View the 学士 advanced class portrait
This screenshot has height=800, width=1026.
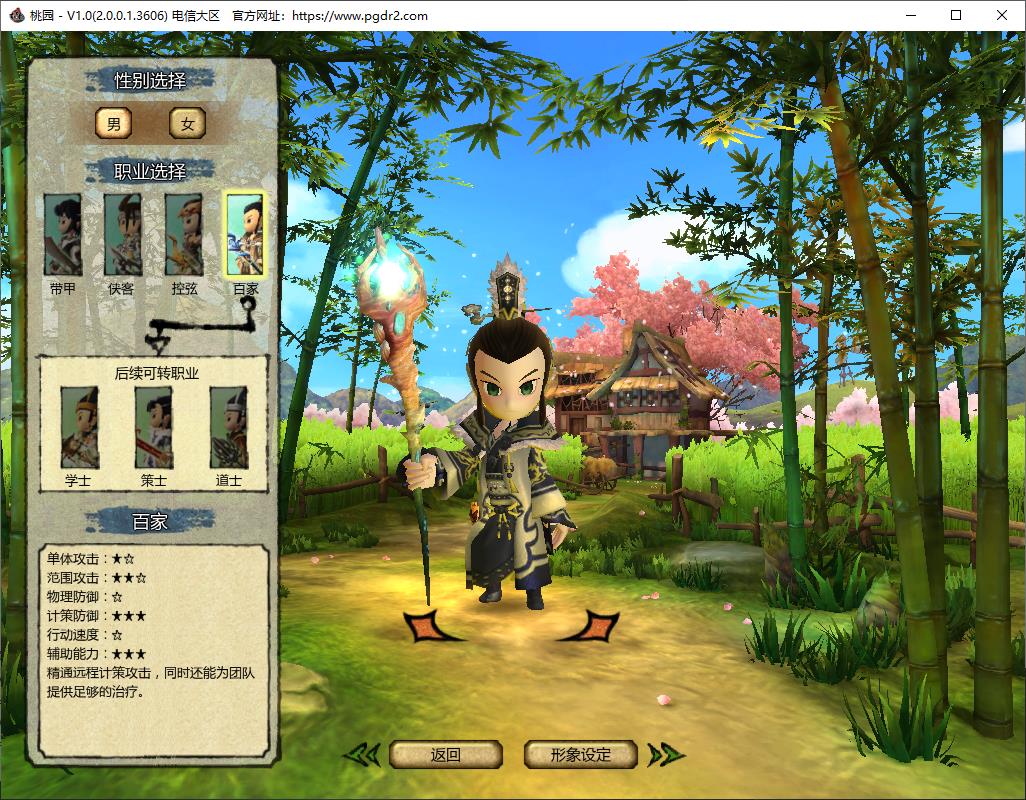(79, 428)
